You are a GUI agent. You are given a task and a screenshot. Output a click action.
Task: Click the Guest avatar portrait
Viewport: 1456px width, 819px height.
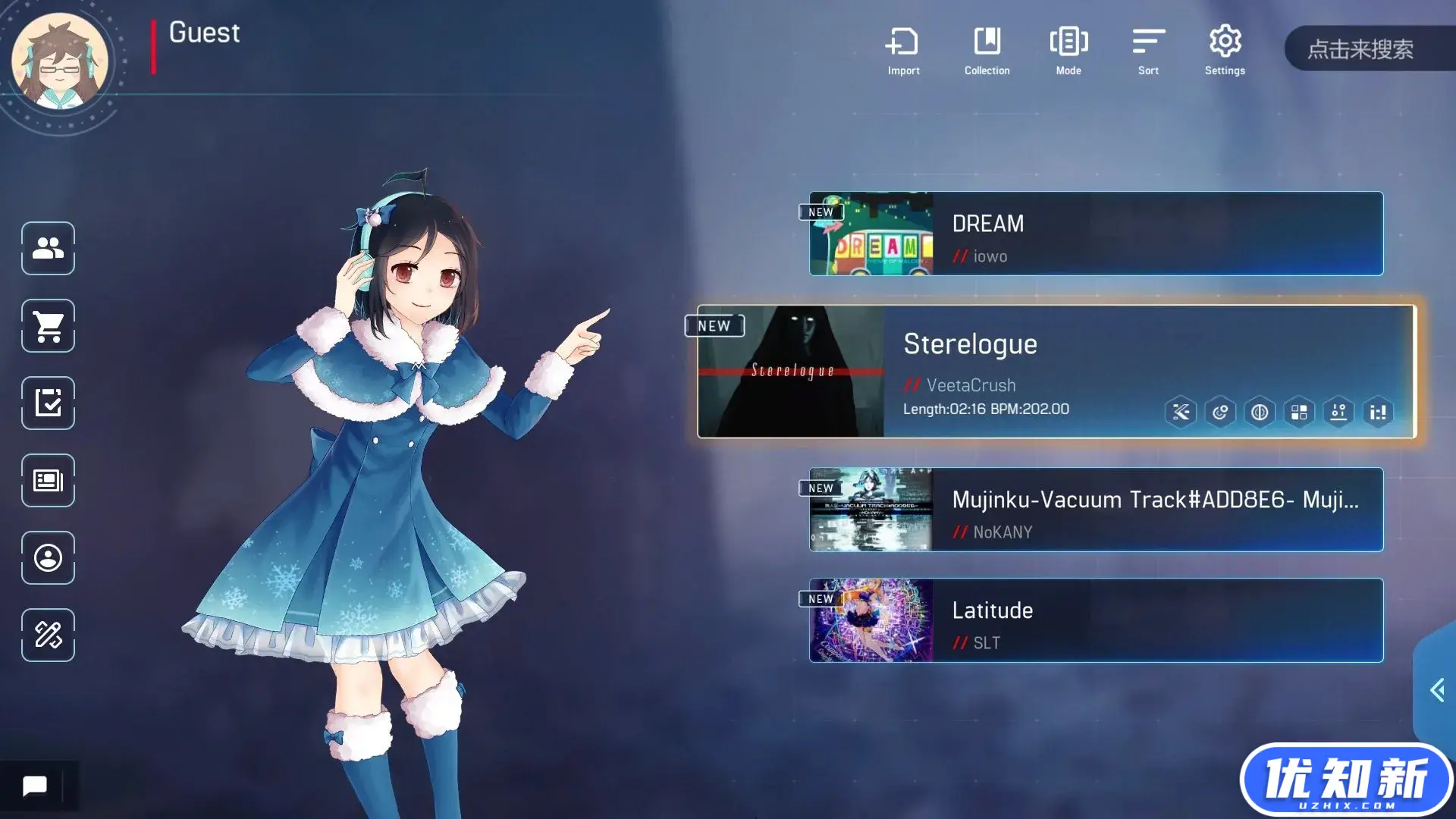(60, 62)
